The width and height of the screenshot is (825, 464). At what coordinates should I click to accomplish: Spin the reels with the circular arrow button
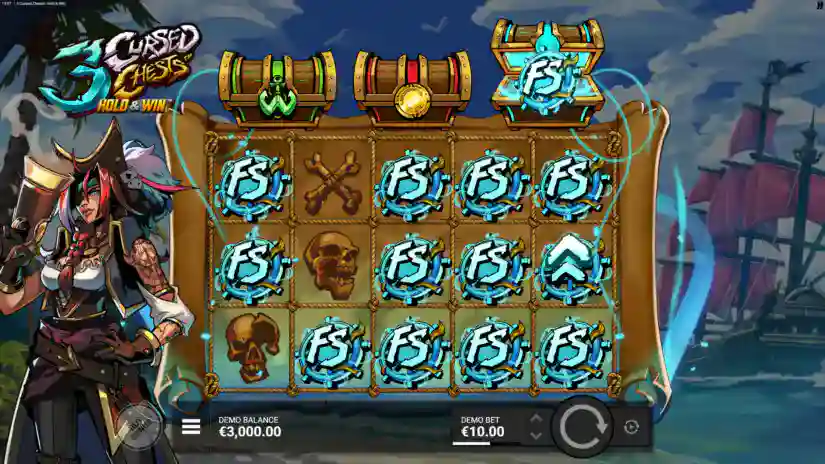click(582, 427)
